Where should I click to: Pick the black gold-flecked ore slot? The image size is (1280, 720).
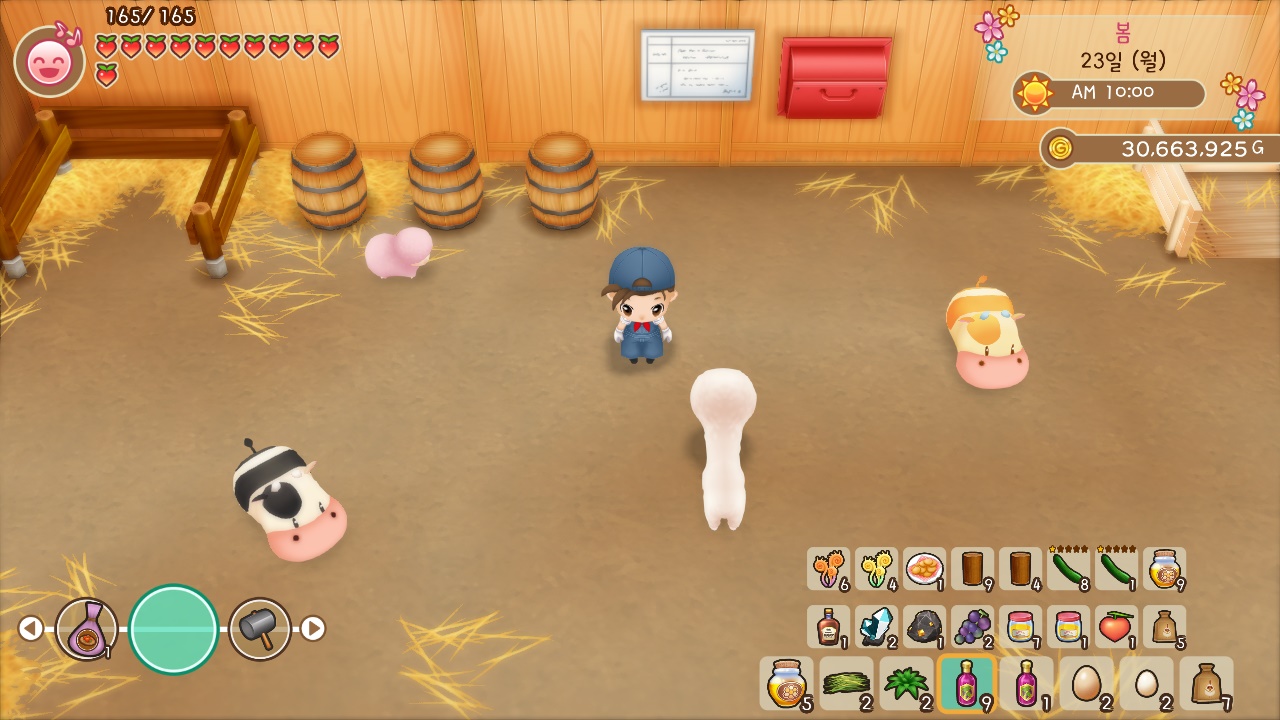tap(924, 627)
